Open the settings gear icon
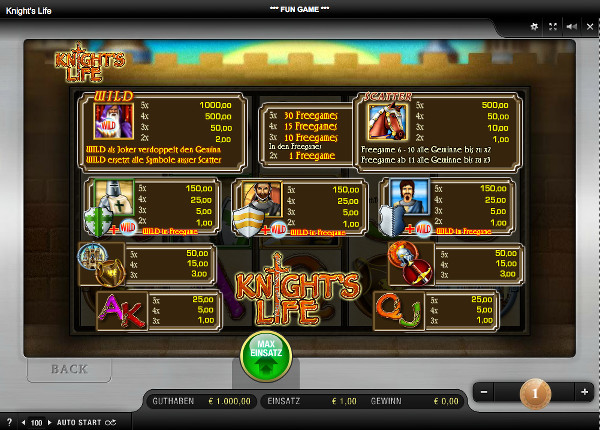This screenshot has width=600, height=430. pyautogui.click(x=535, y=27)
